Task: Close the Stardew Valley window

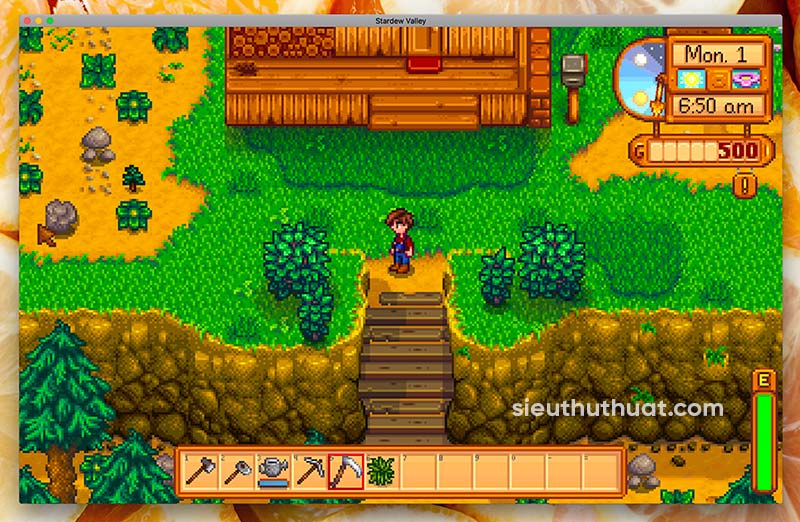Action: pos(25,20)
